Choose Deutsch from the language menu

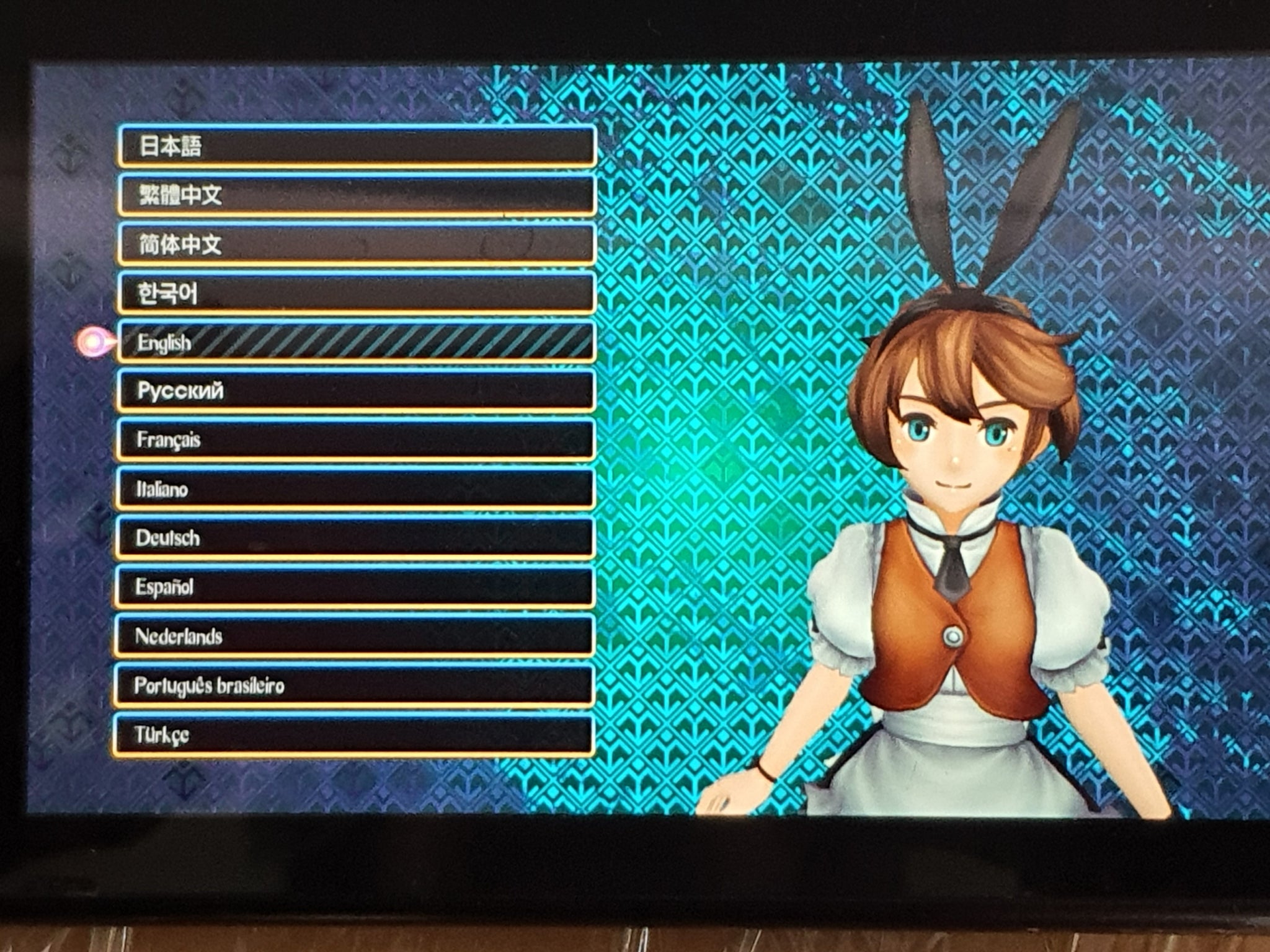[x=355, y=537]
